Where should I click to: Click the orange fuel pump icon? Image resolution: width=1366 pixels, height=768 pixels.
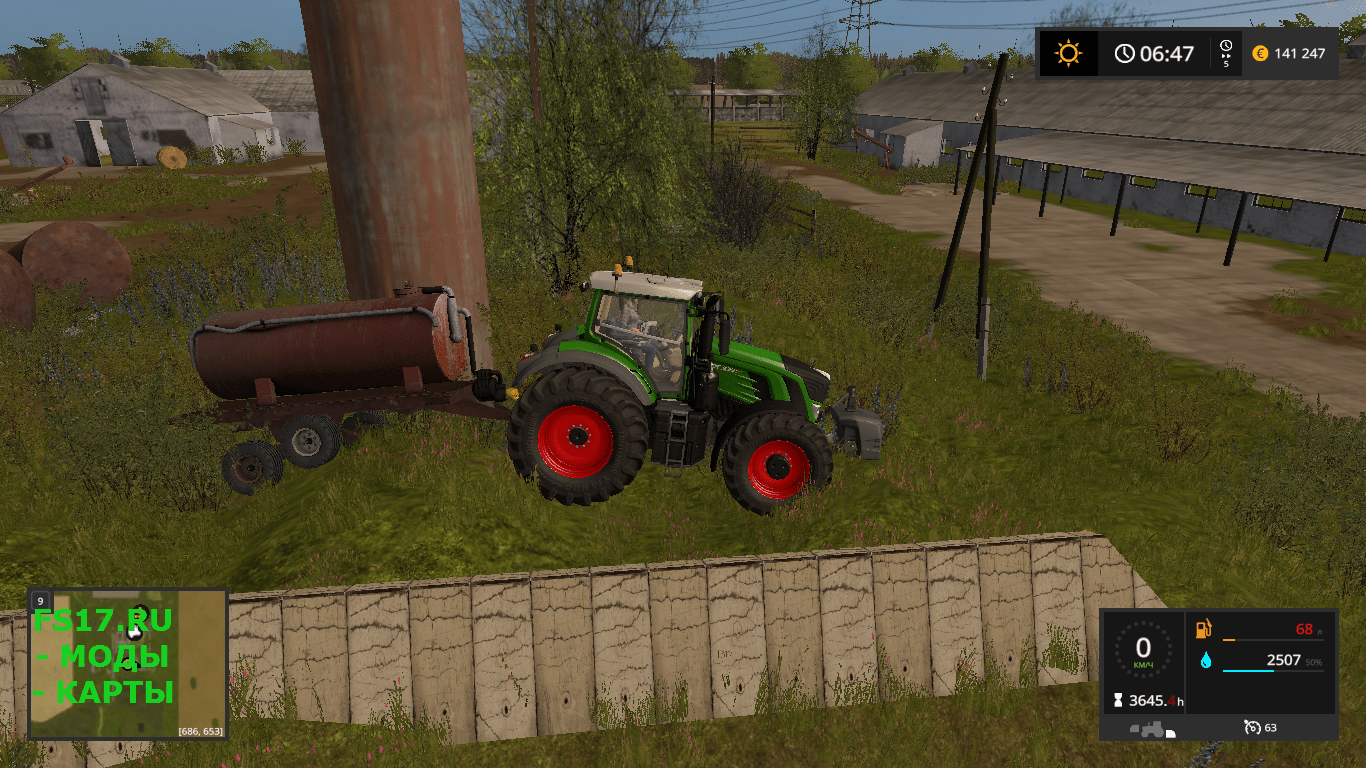coord(1203,630)
